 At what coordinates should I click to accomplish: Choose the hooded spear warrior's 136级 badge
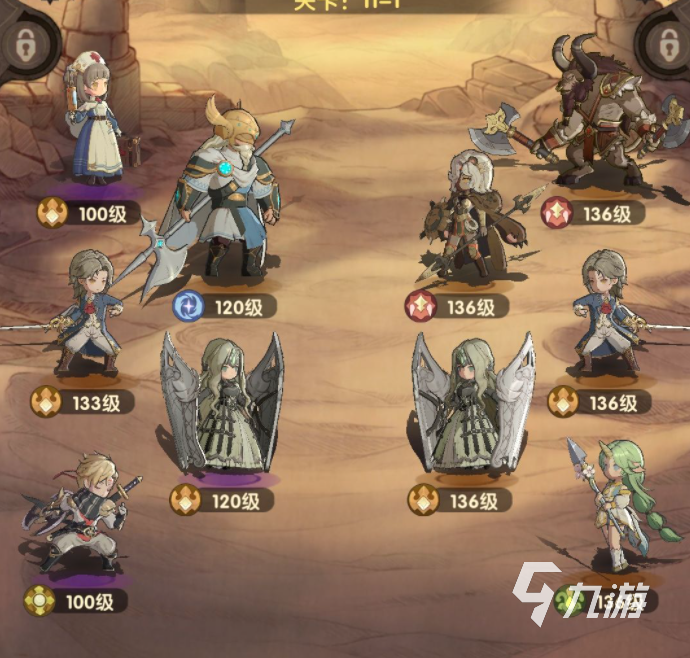456,304
